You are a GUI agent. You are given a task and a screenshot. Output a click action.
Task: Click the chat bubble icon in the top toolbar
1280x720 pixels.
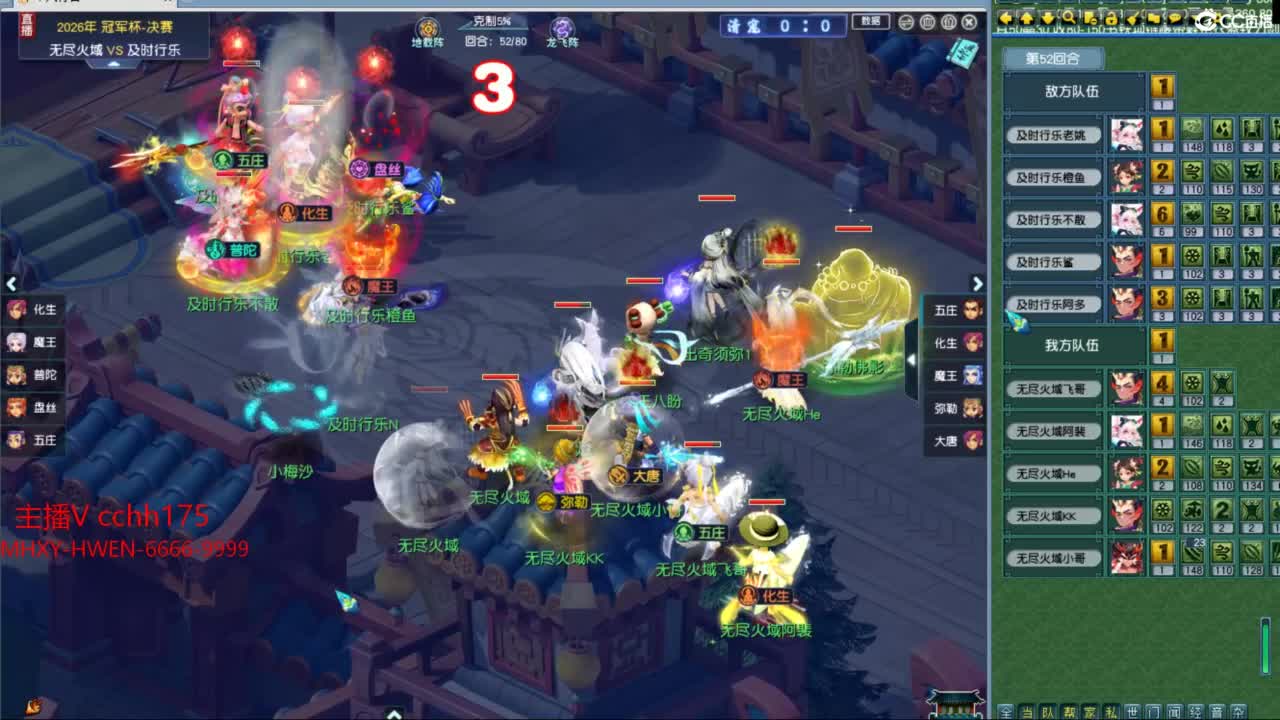pyautogui.click(x=1177, y=18)
